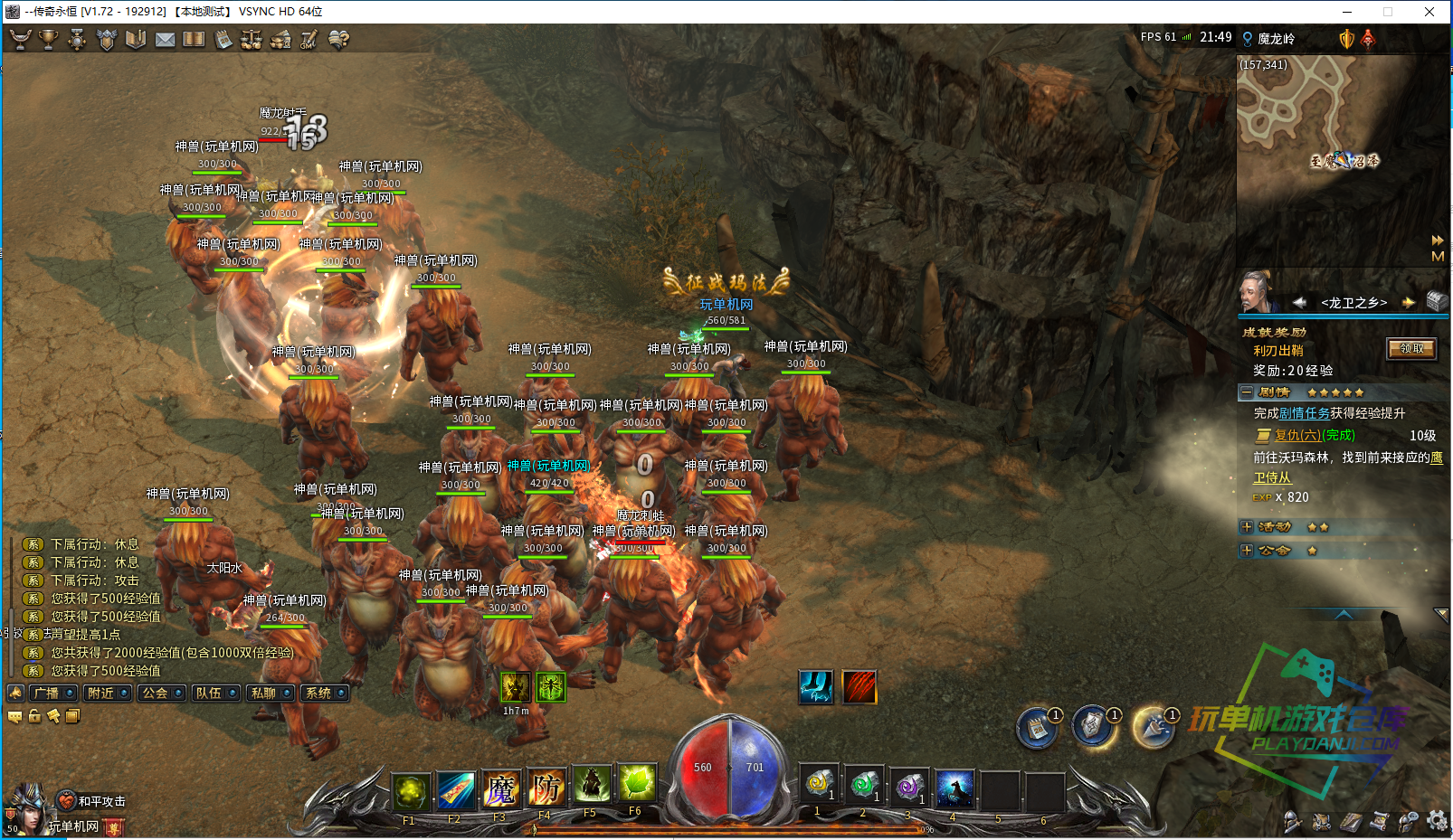Close the game window
1453x840 pixels.
pos(1429,12)
